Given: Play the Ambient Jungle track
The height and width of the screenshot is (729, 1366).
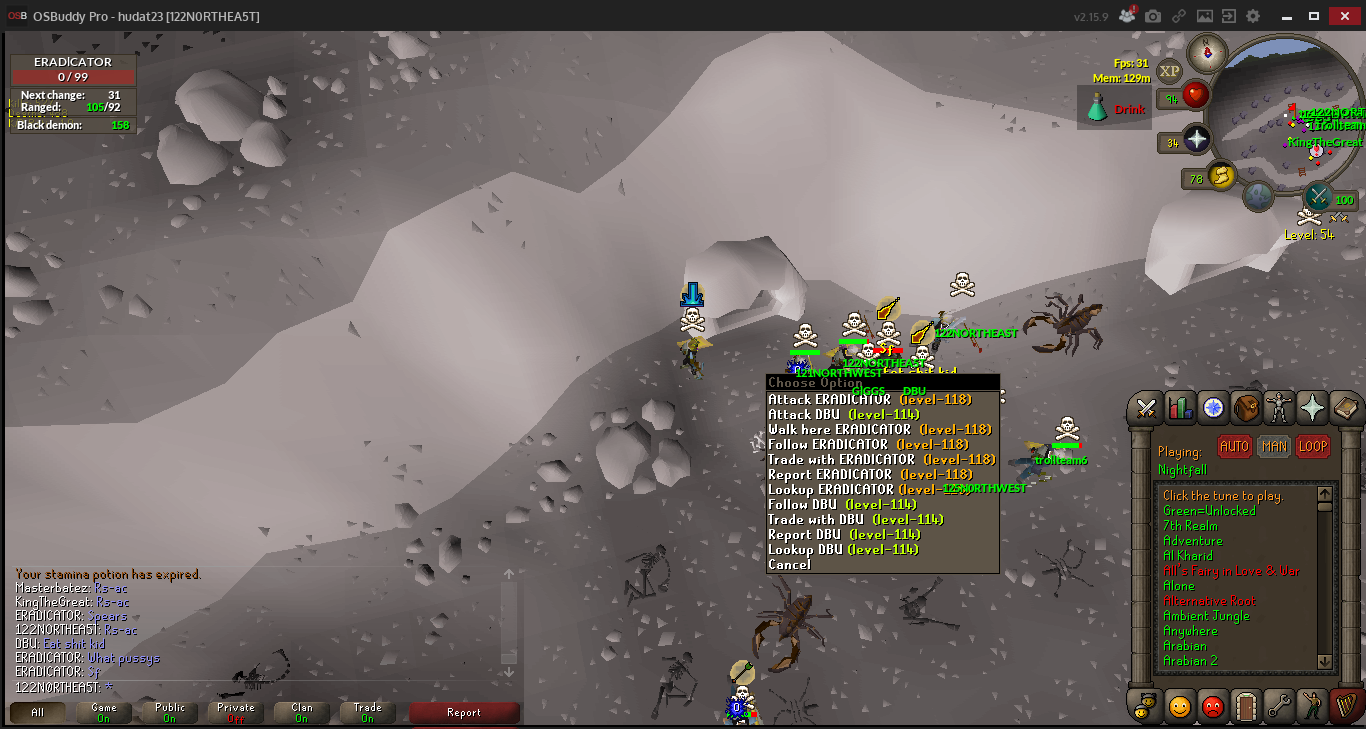Looking at the screenshot, I should tap(1206, 616).
